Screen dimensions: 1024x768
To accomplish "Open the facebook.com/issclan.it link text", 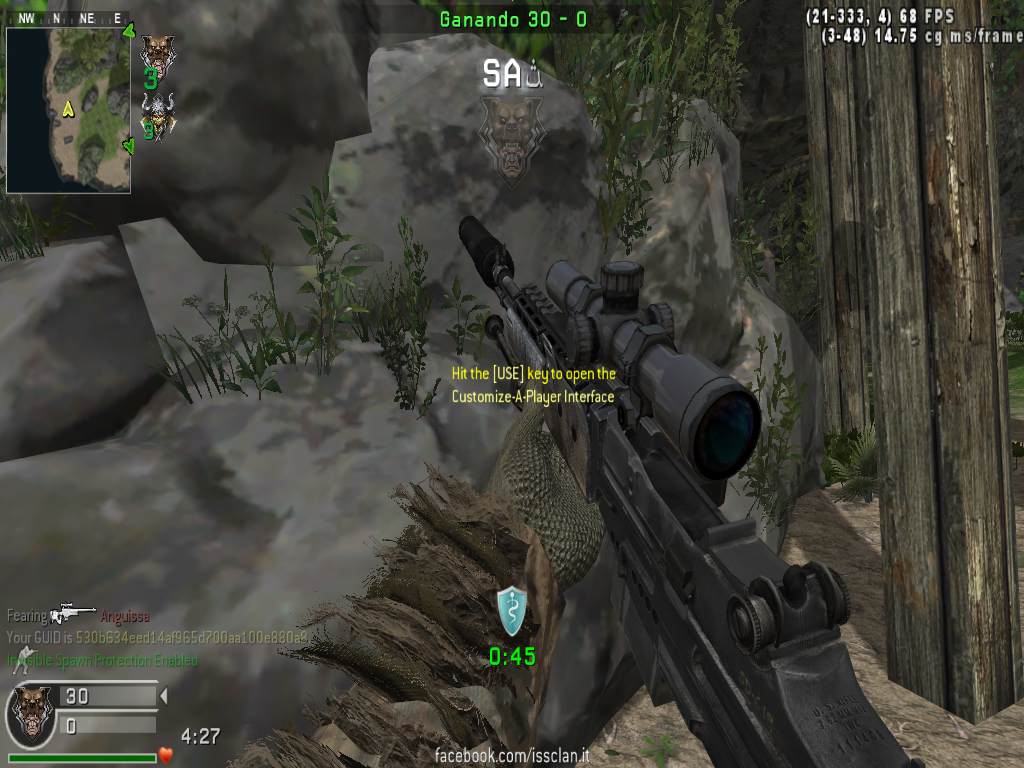I will coord(511,755).
